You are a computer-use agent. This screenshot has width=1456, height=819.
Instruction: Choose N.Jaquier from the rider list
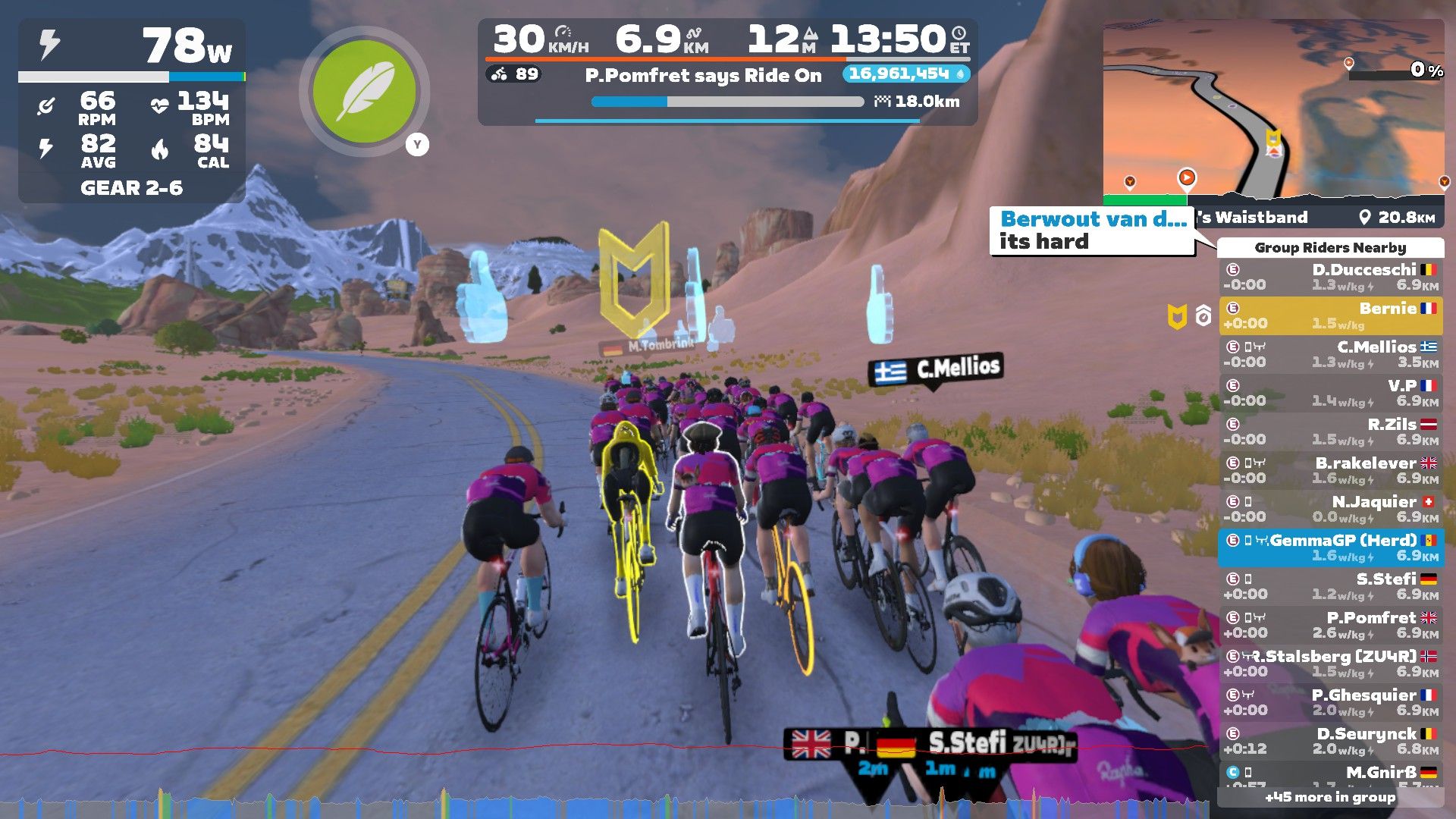[x=1331, y=509]
